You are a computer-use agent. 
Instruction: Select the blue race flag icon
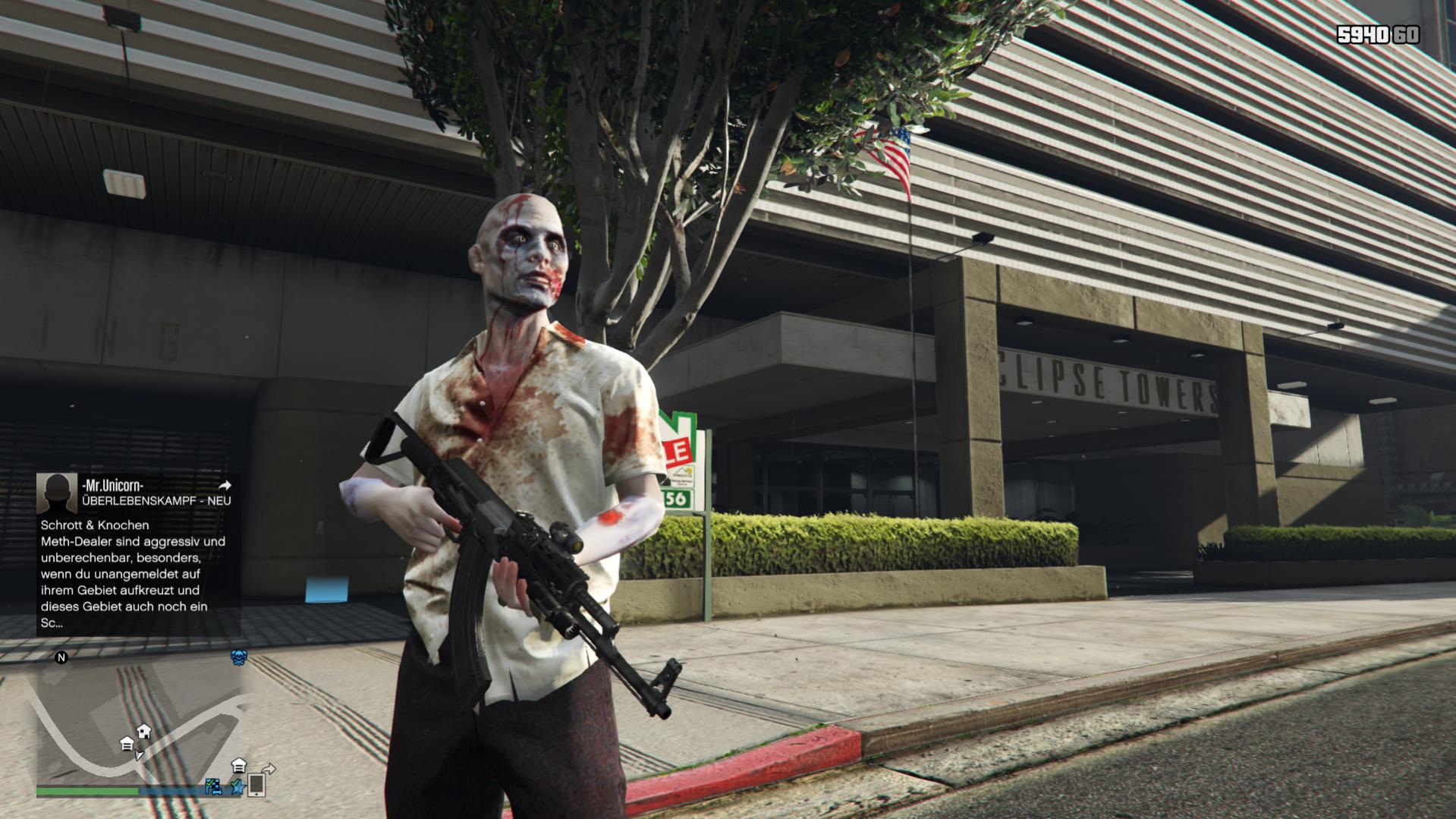(214, 787)
